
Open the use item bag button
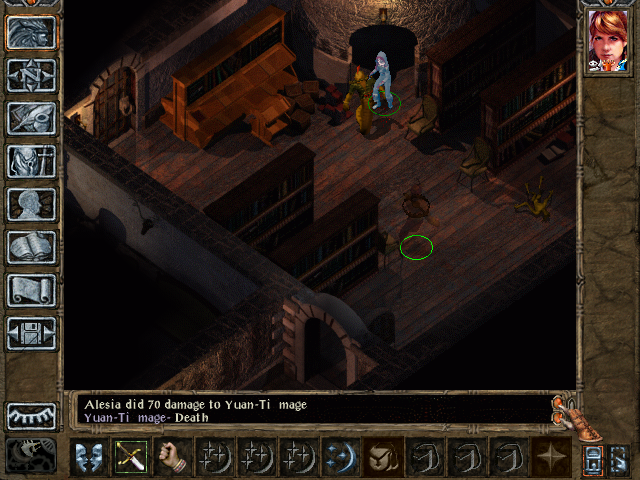click(x=382, y=456)
